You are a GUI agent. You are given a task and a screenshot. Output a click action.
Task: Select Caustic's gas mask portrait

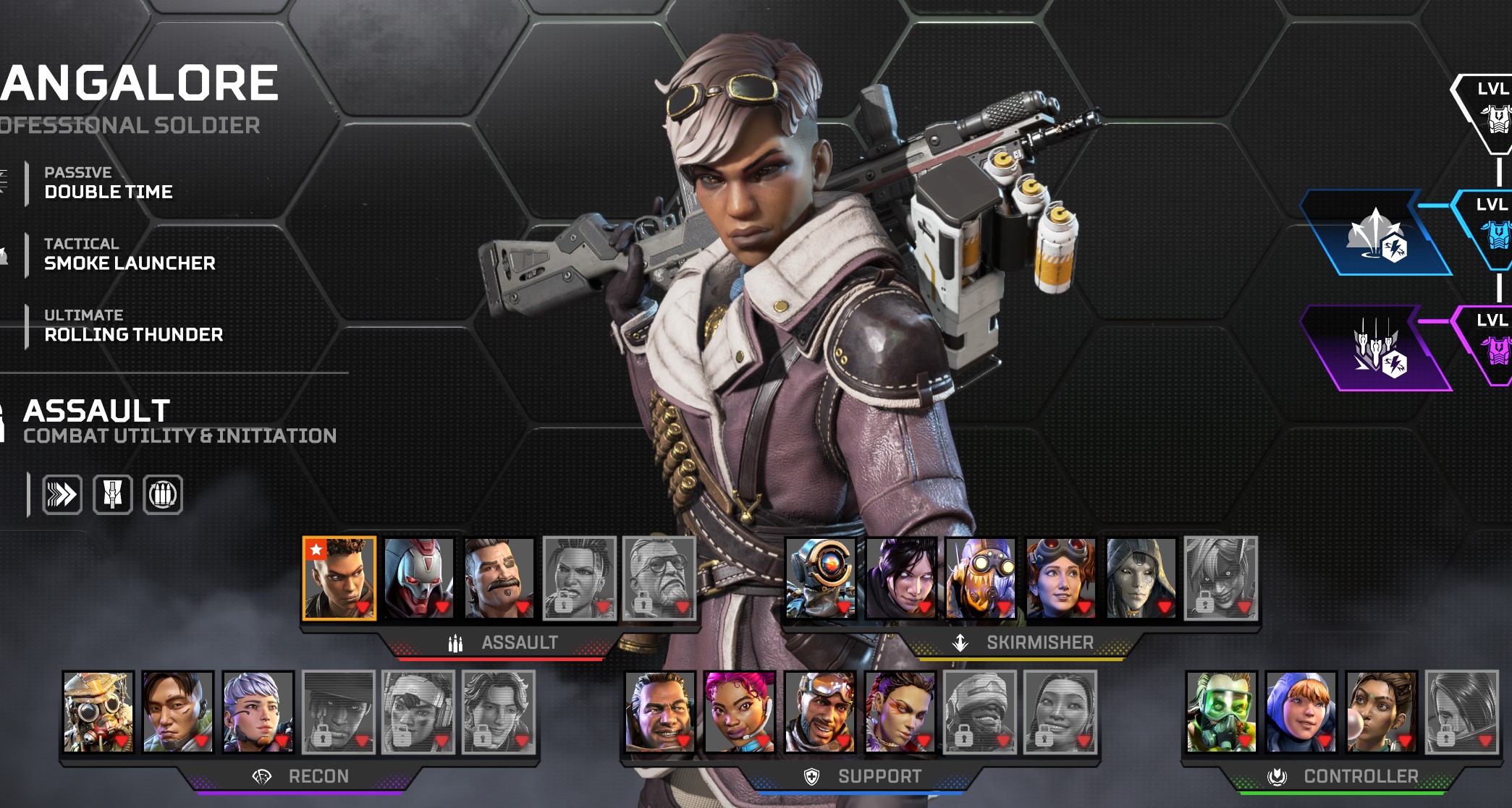[1221, 712]
